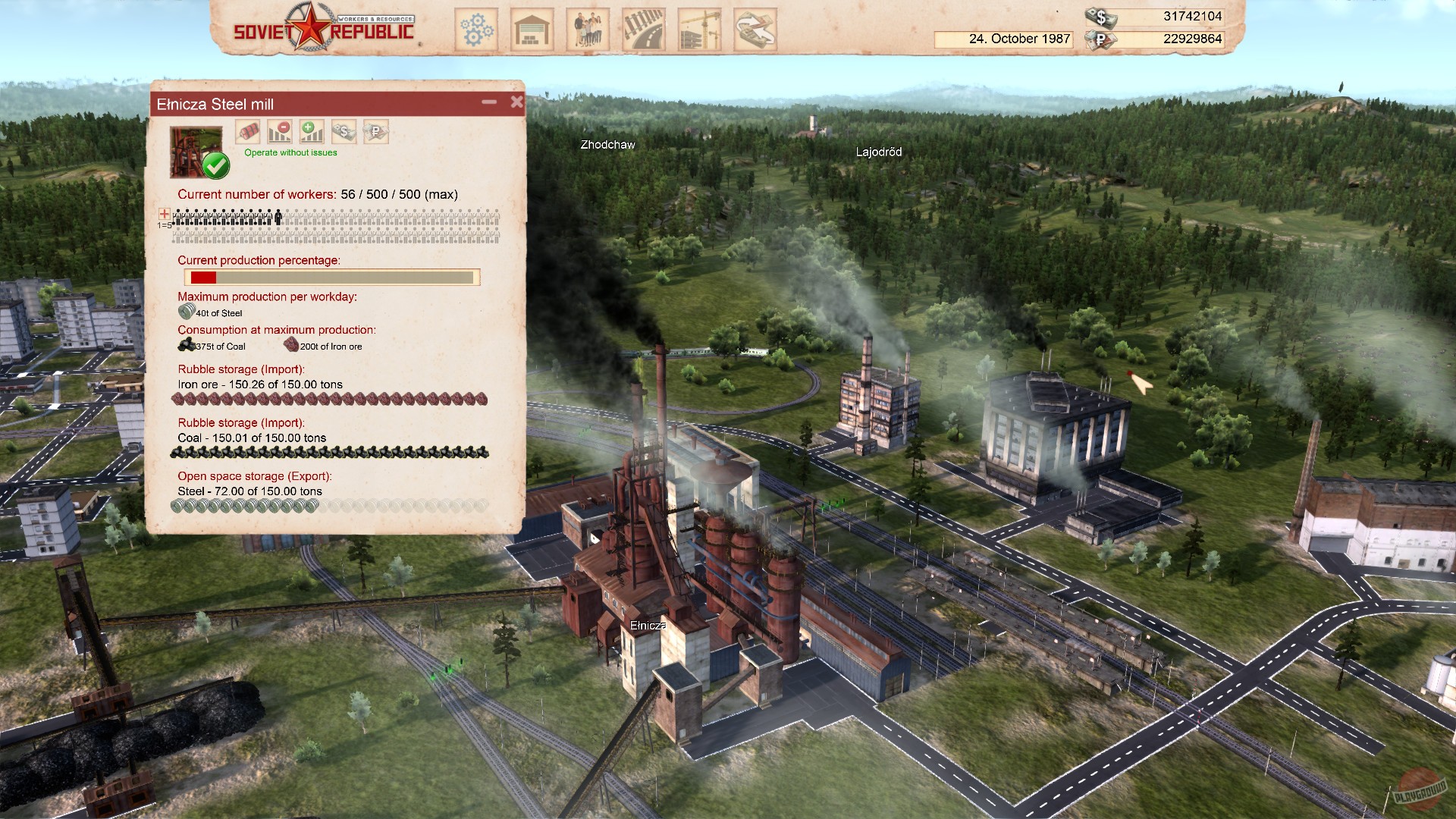Open the warehouse storage panel icon
Screen dimensions: 1456x819
[x=531, y=28]
